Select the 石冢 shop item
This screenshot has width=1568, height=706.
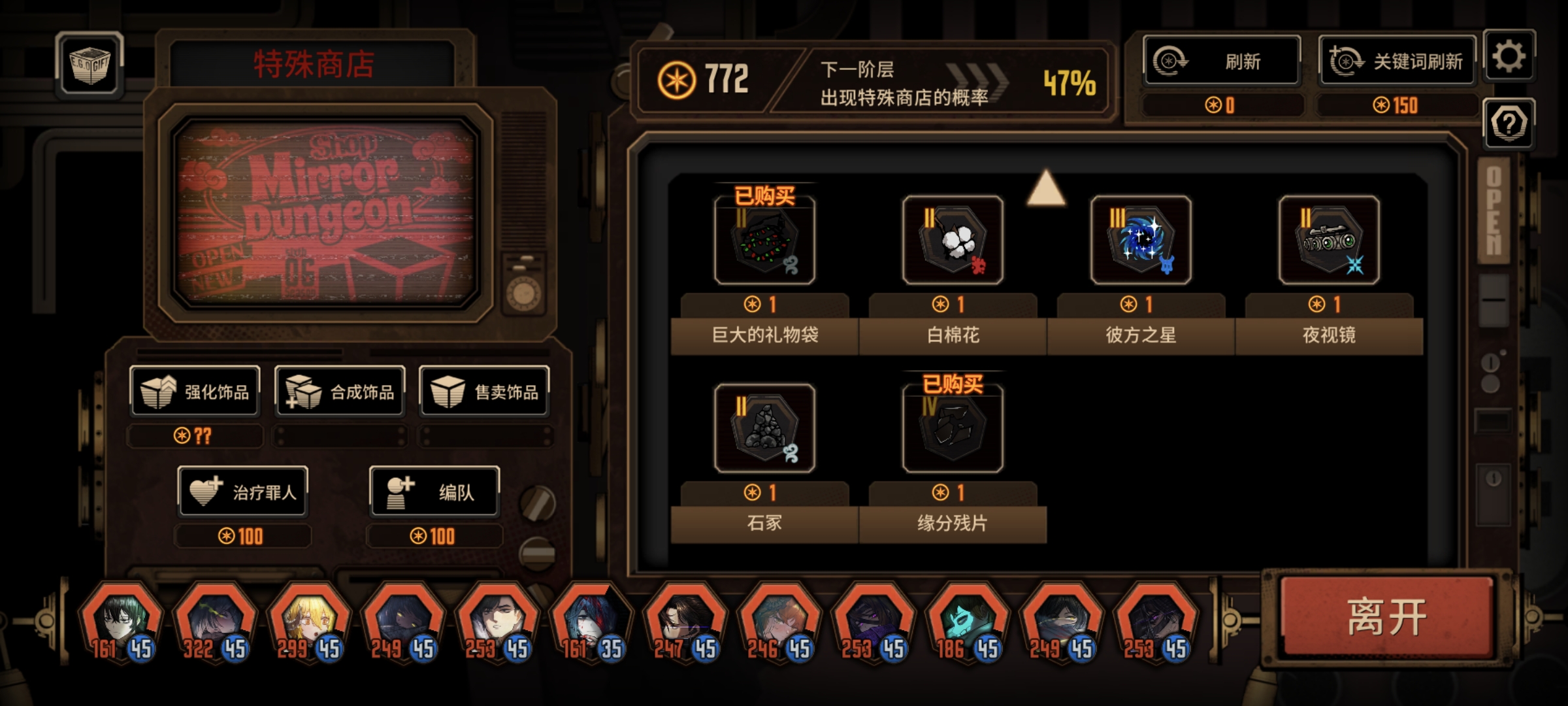[x=764, y=428]
